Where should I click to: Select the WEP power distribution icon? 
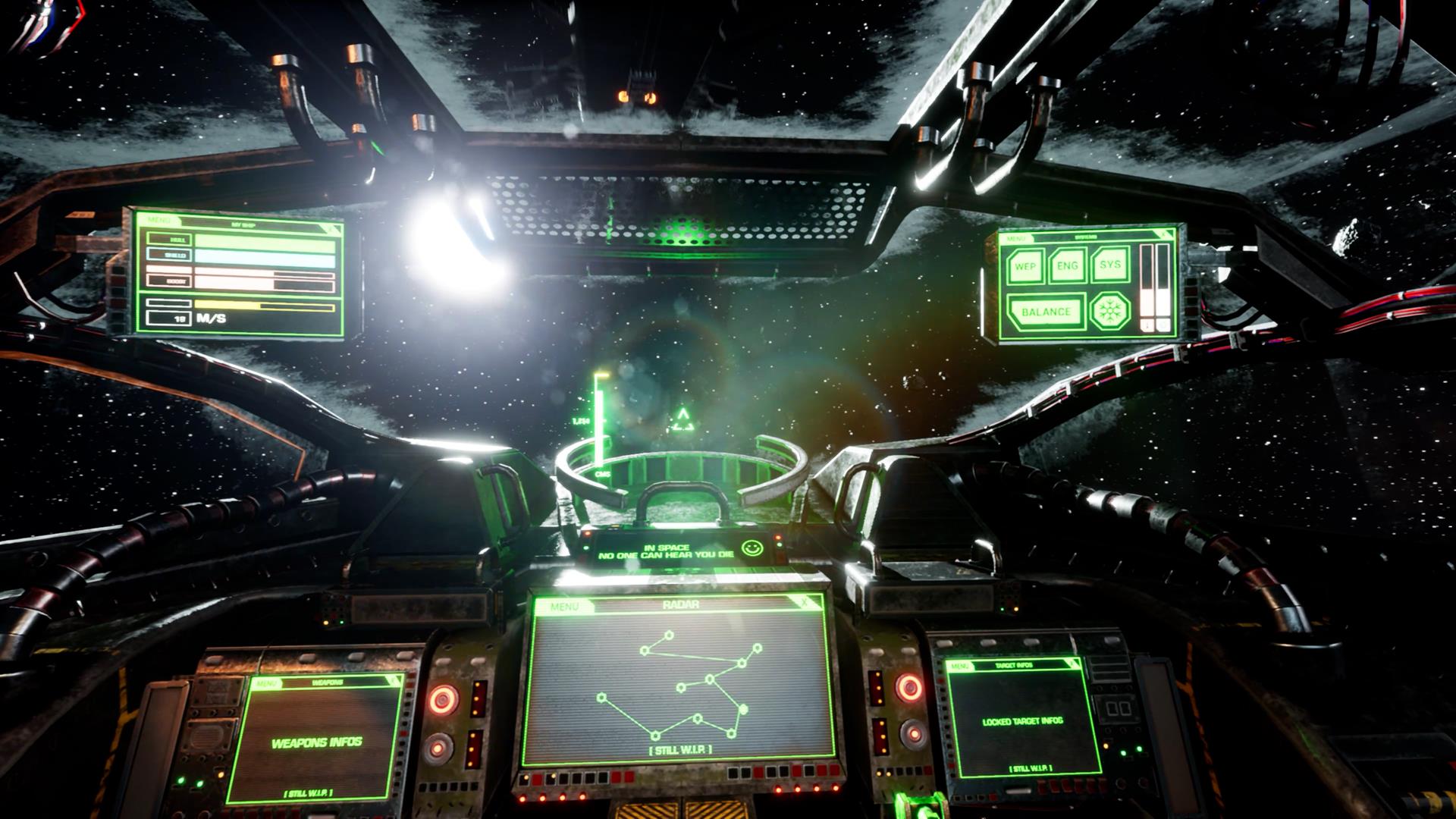(1025, 266)
